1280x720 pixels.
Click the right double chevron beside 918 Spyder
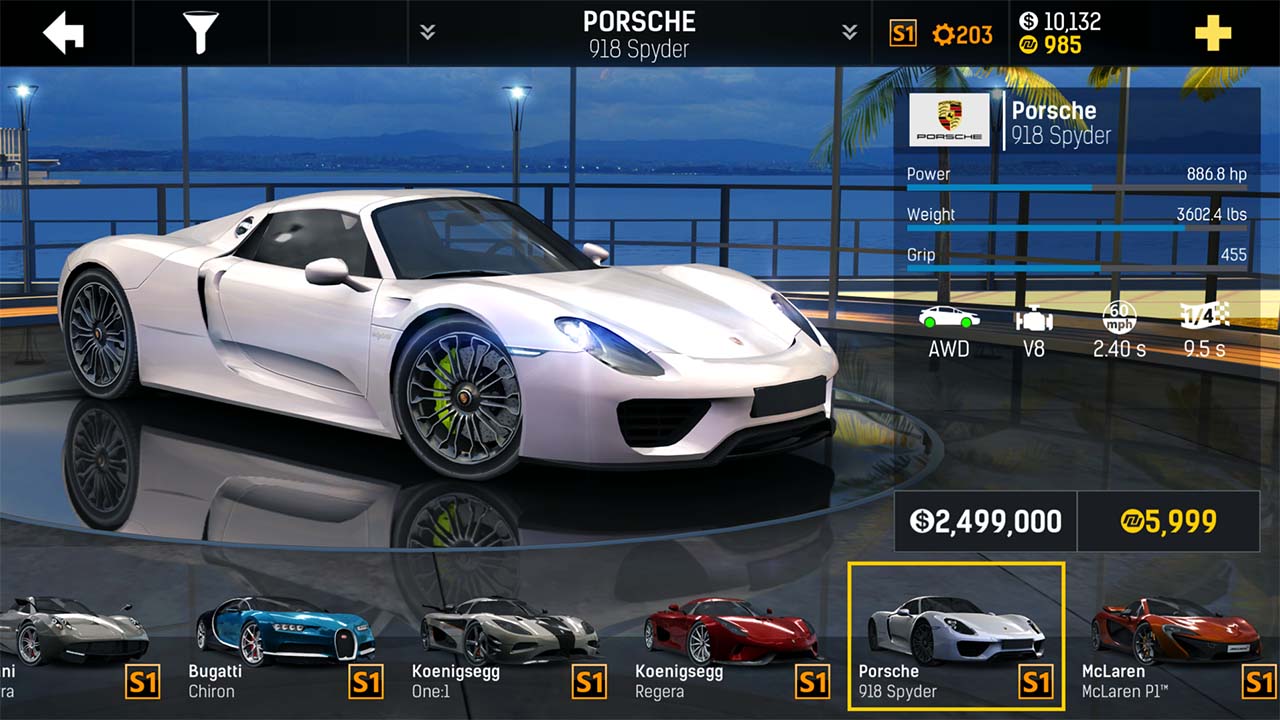[849, 30]
